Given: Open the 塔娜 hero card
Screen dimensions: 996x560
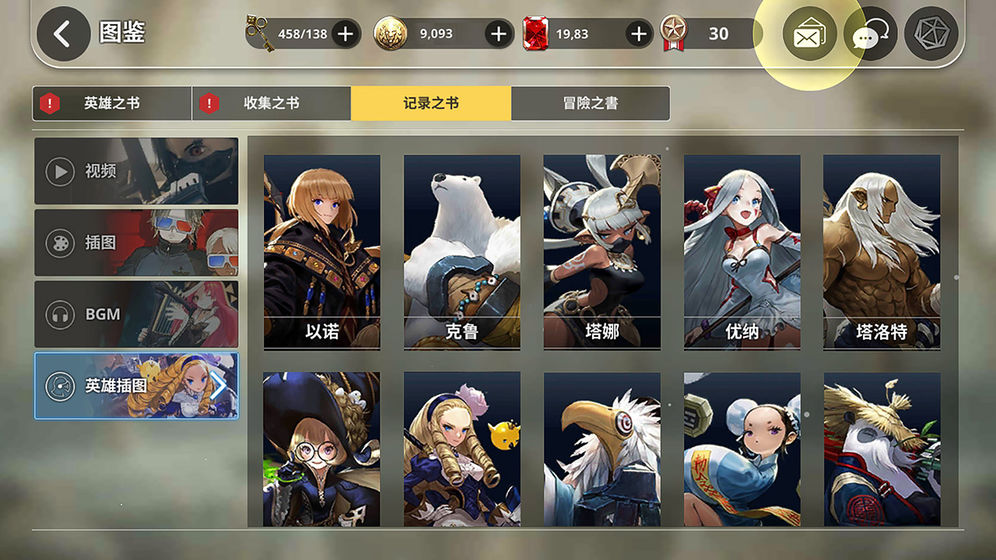Looking at the screenshot, I should pyautogui.click(x=602, y=251).
